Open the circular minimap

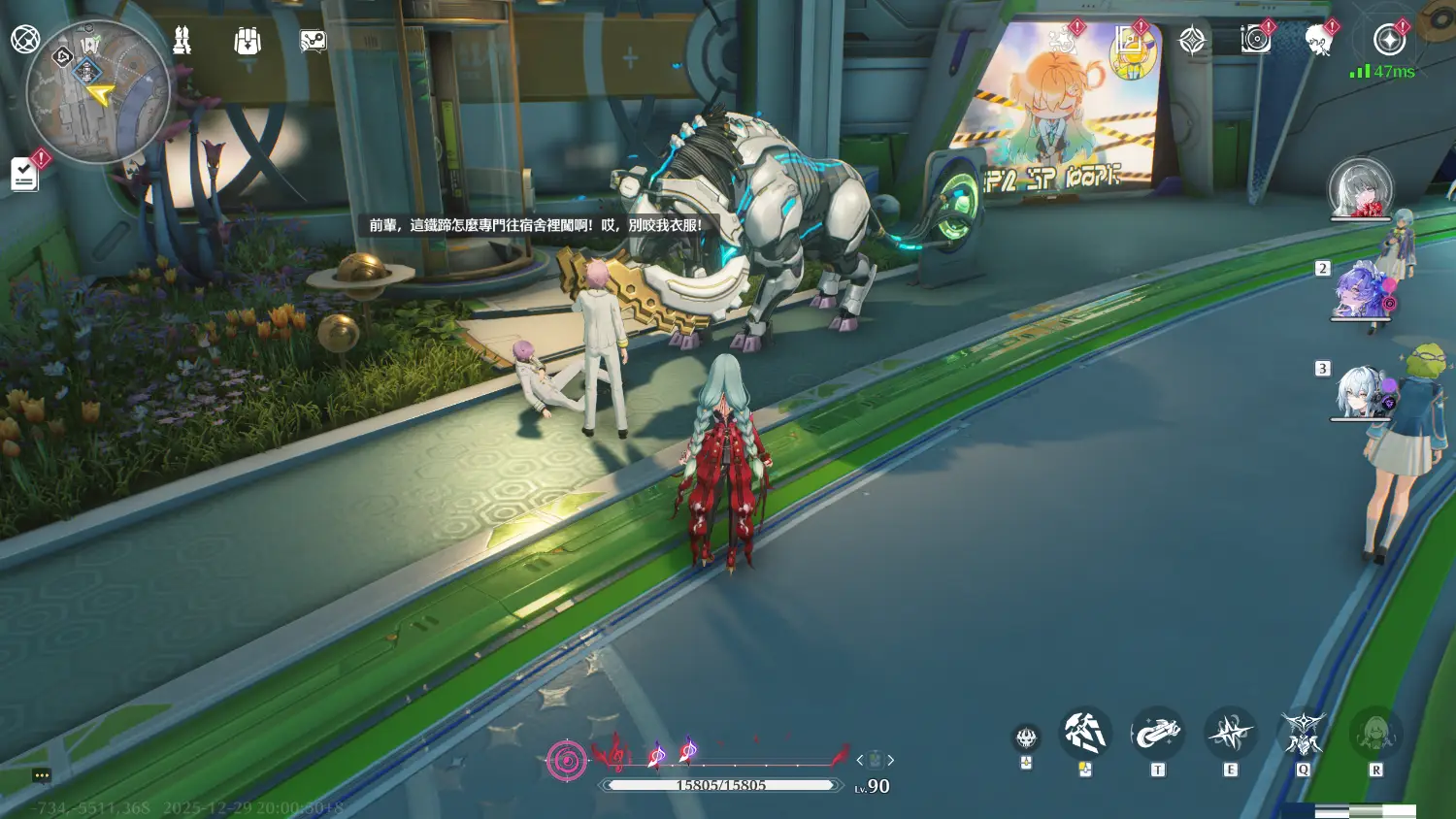click(x=97, y=92)
